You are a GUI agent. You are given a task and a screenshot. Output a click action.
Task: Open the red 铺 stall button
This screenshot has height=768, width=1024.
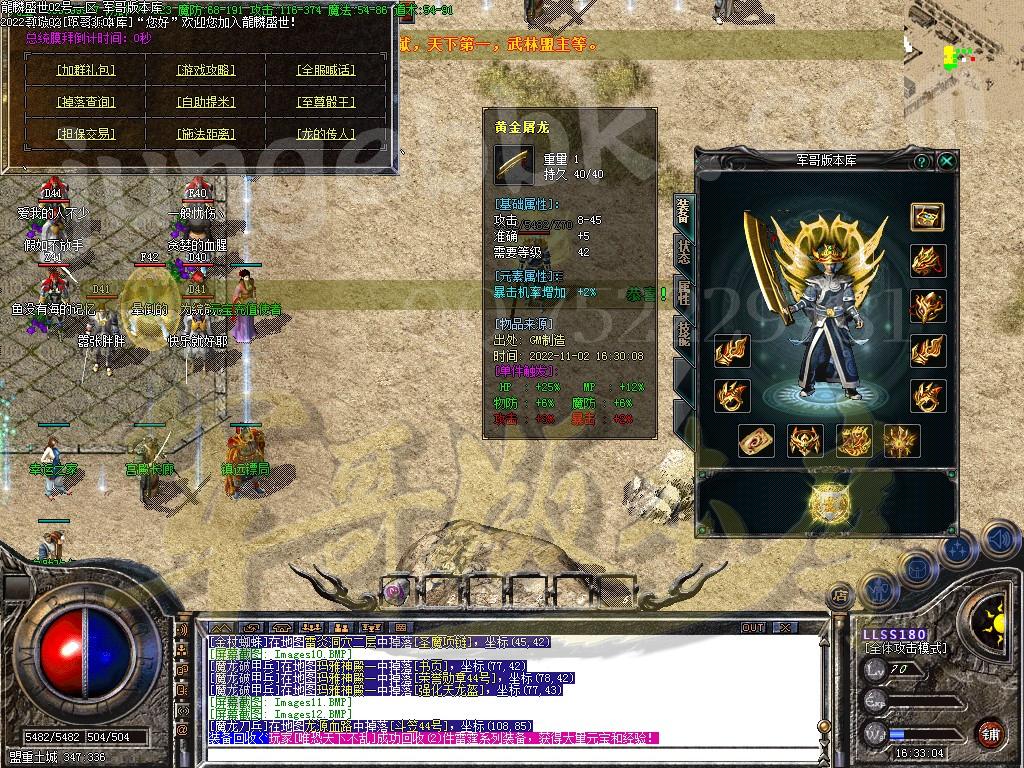(988, 731)
